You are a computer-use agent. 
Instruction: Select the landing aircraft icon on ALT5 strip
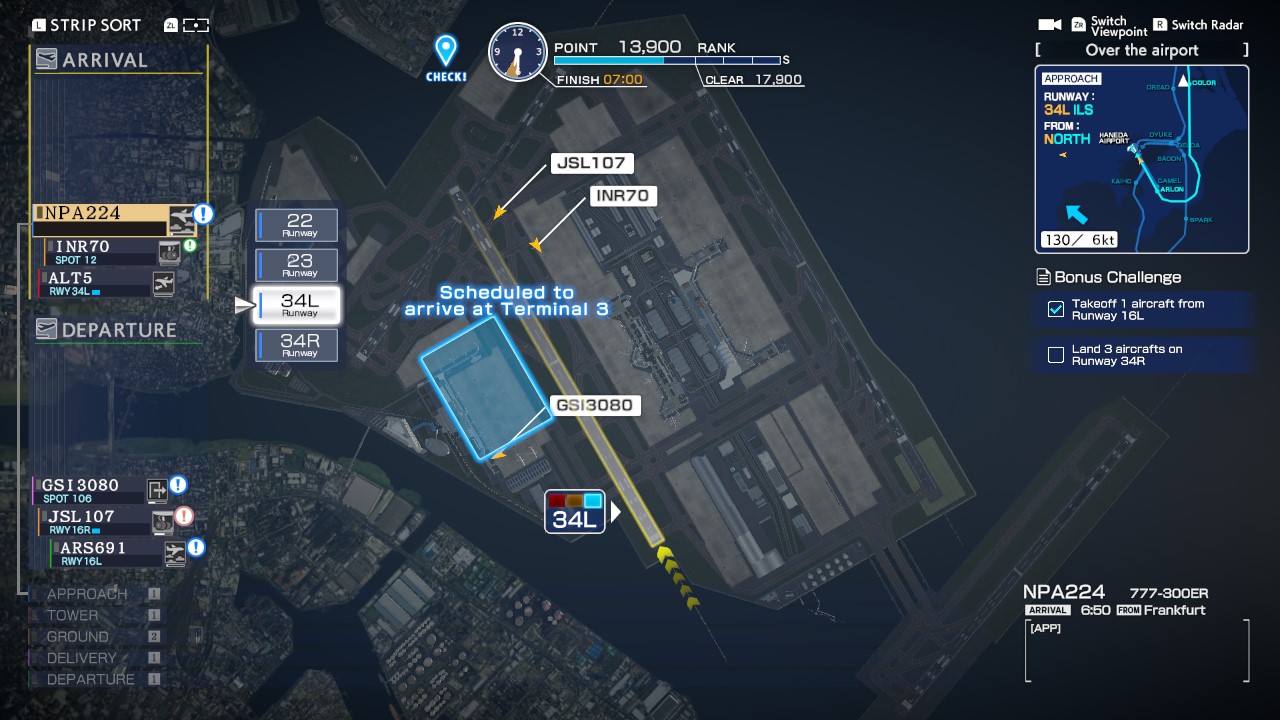pos(163,284)
